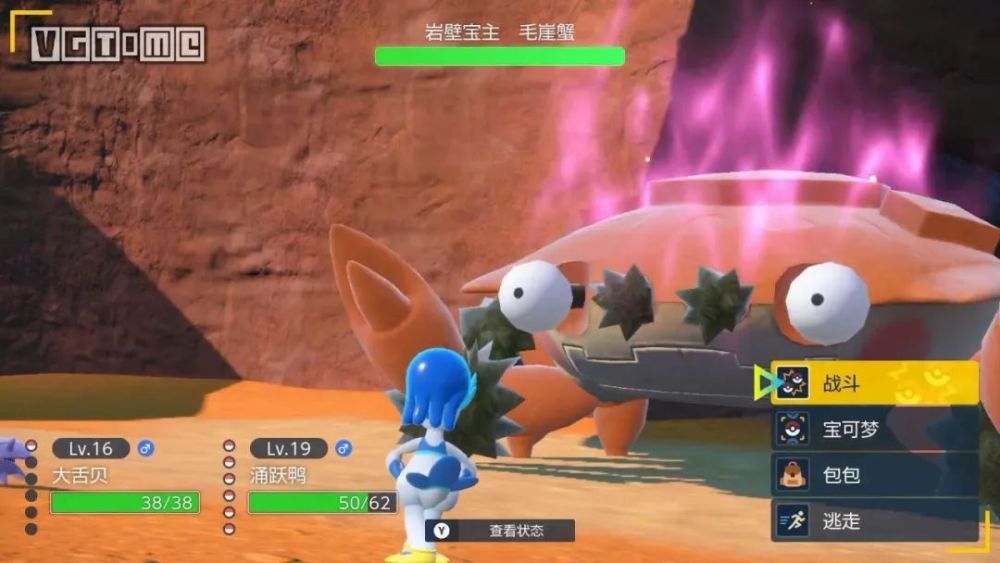Viewport: 1000px width, 563px height.
Task: Click the 查看状态 check status button
Action: 500,531
